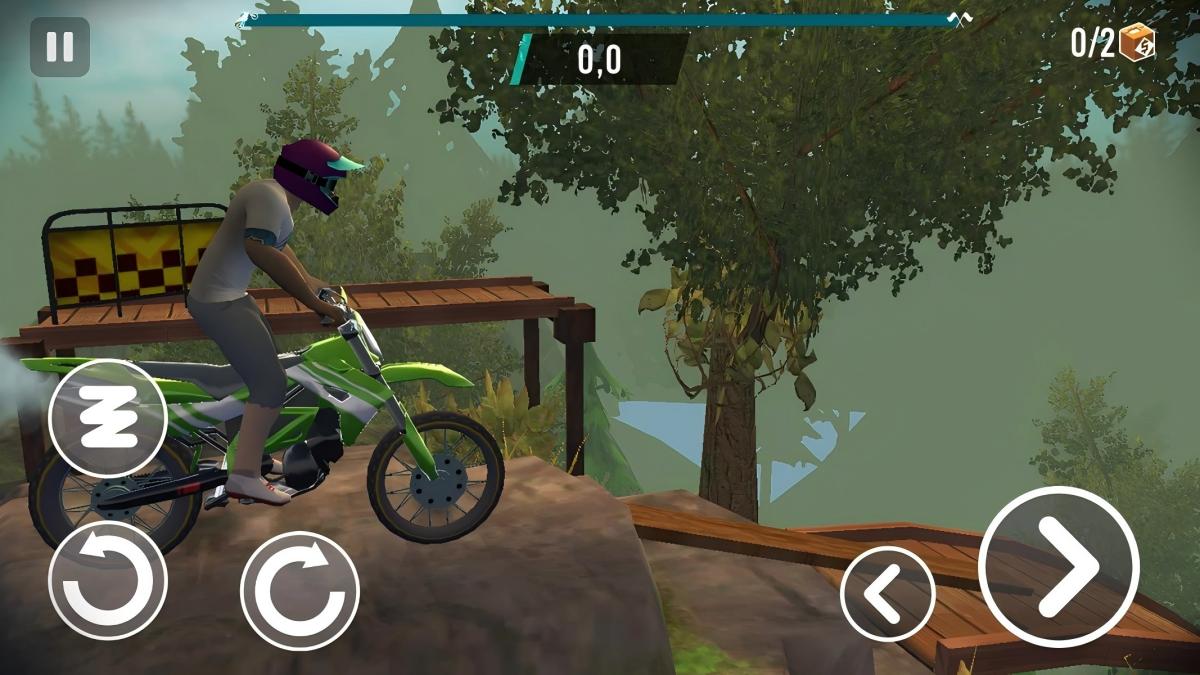This screenshot has width=1200, height=675.
Task: Lean forward with the clockwise rotate button
Action: (300, 591)
